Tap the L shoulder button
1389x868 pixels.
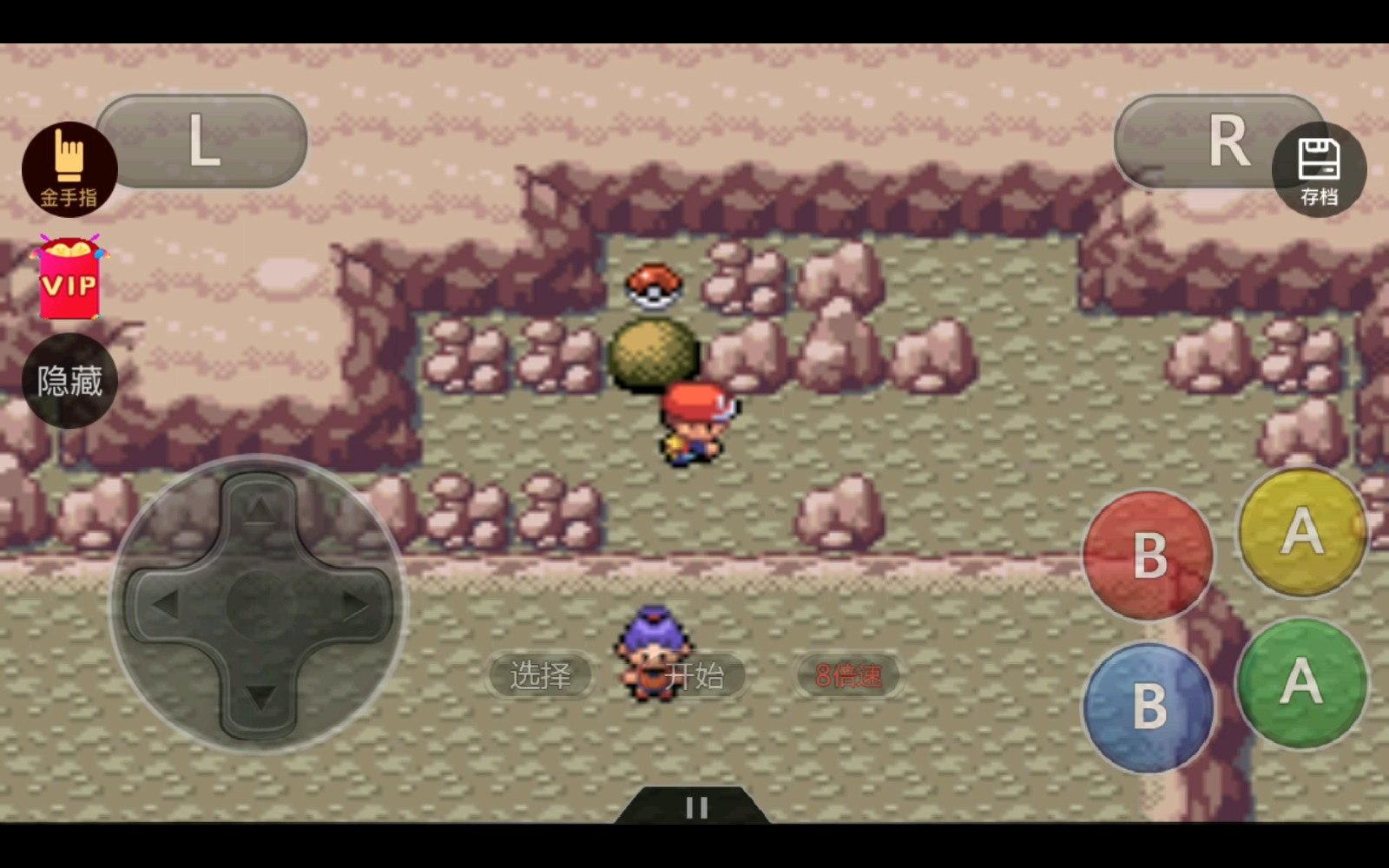click(202, 141)
